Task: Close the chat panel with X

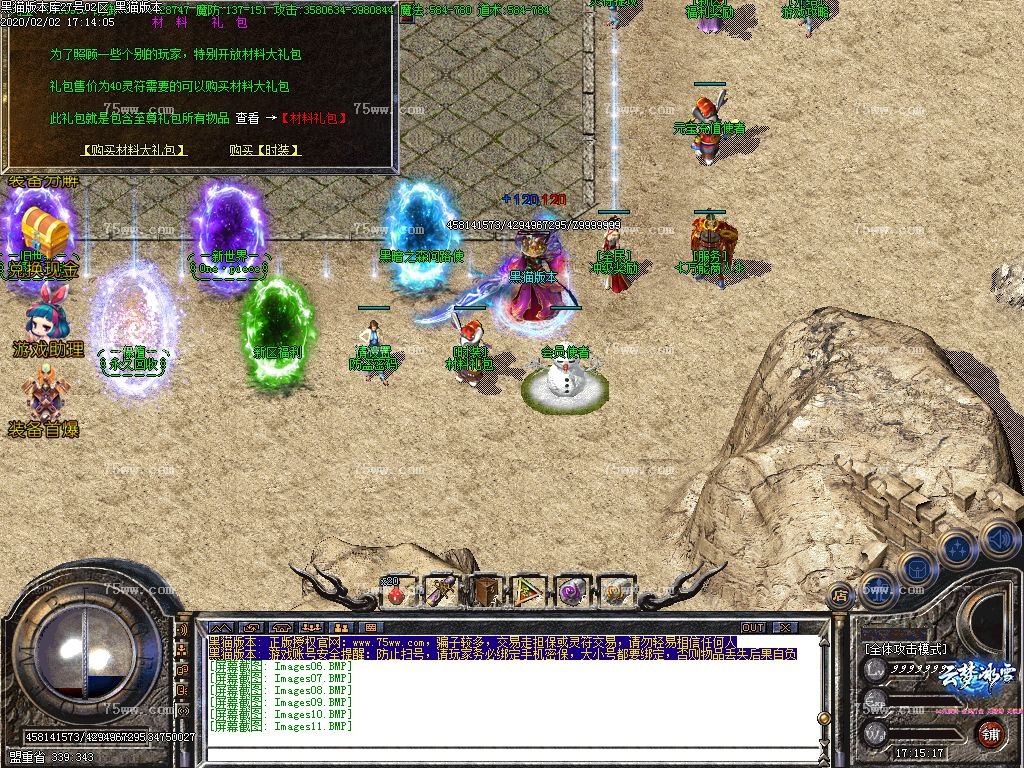Action: 785,627
